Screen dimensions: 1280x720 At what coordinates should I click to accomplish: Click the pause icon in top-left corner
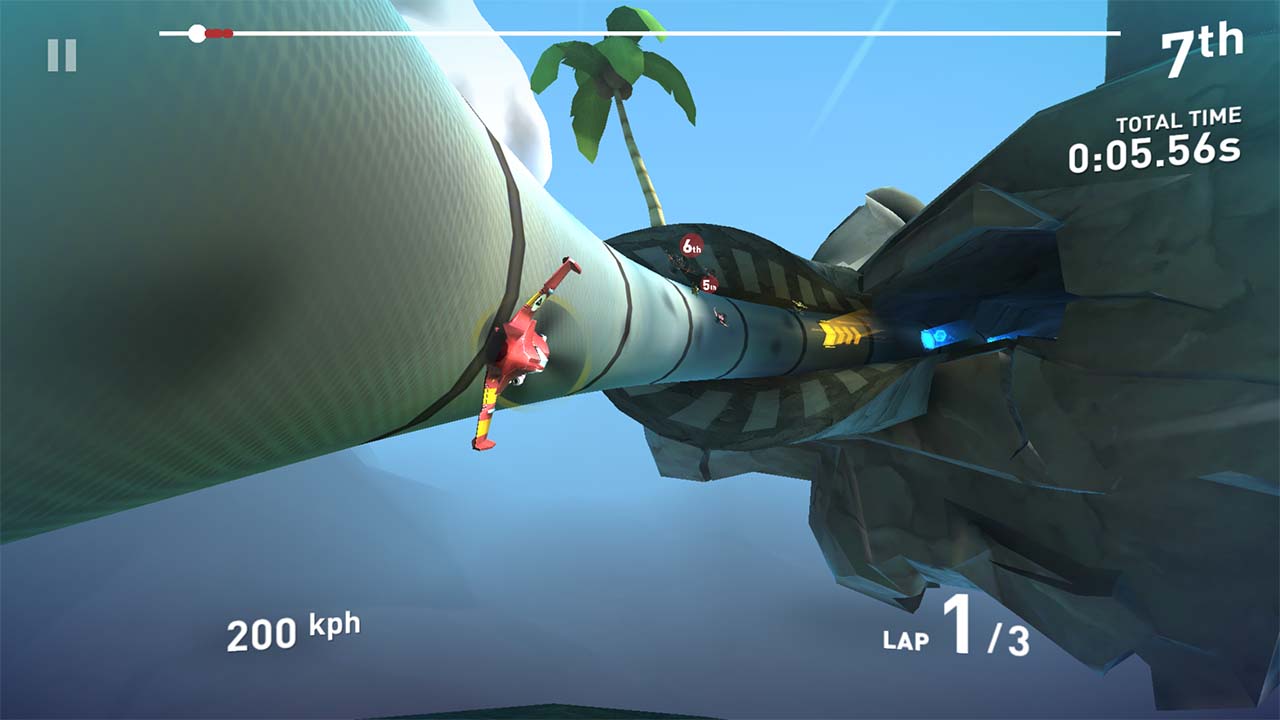click(x=60, y=57)
